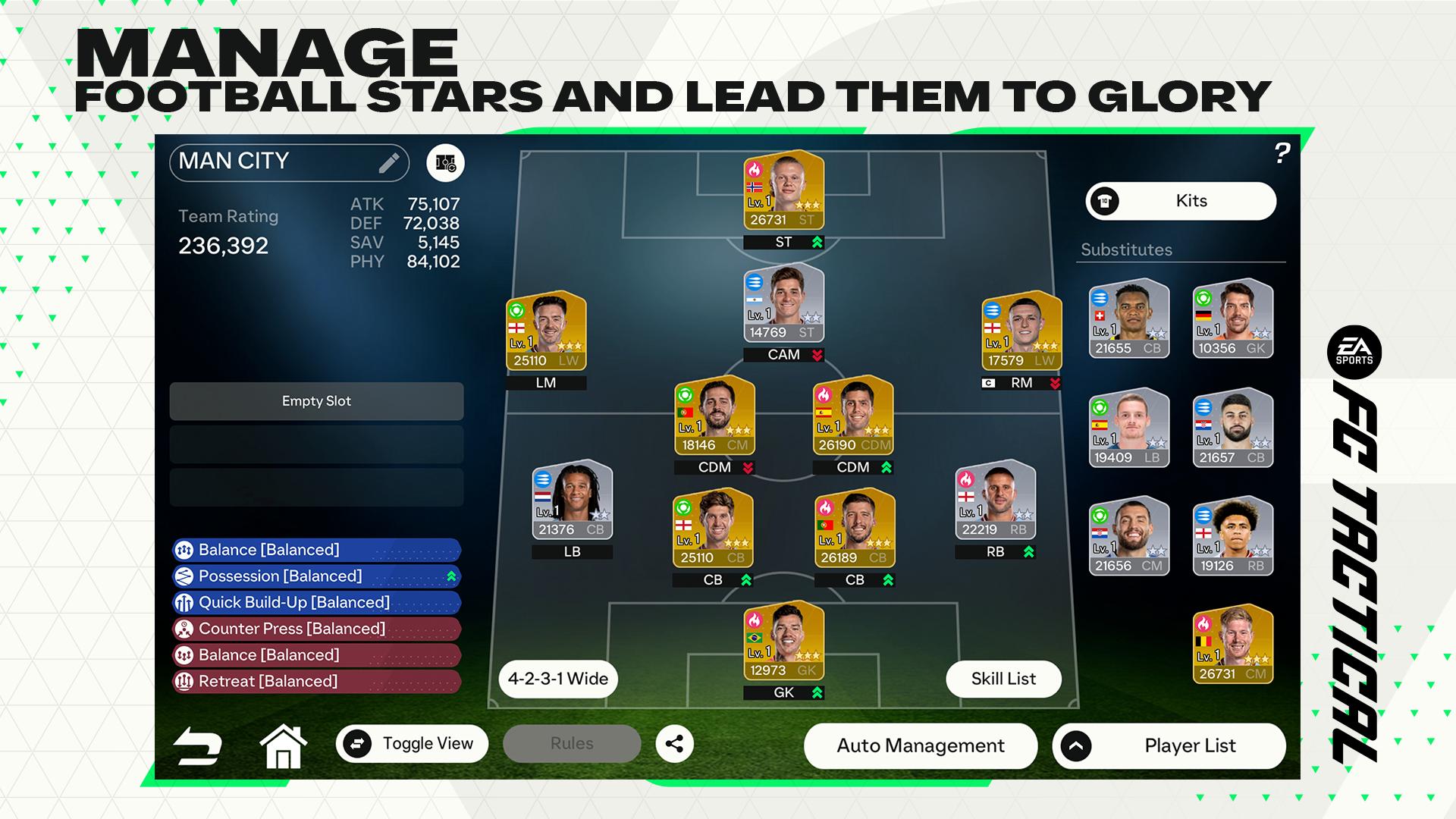Share the squad via share icon
1456x819 pixels.
coord(674,744)
